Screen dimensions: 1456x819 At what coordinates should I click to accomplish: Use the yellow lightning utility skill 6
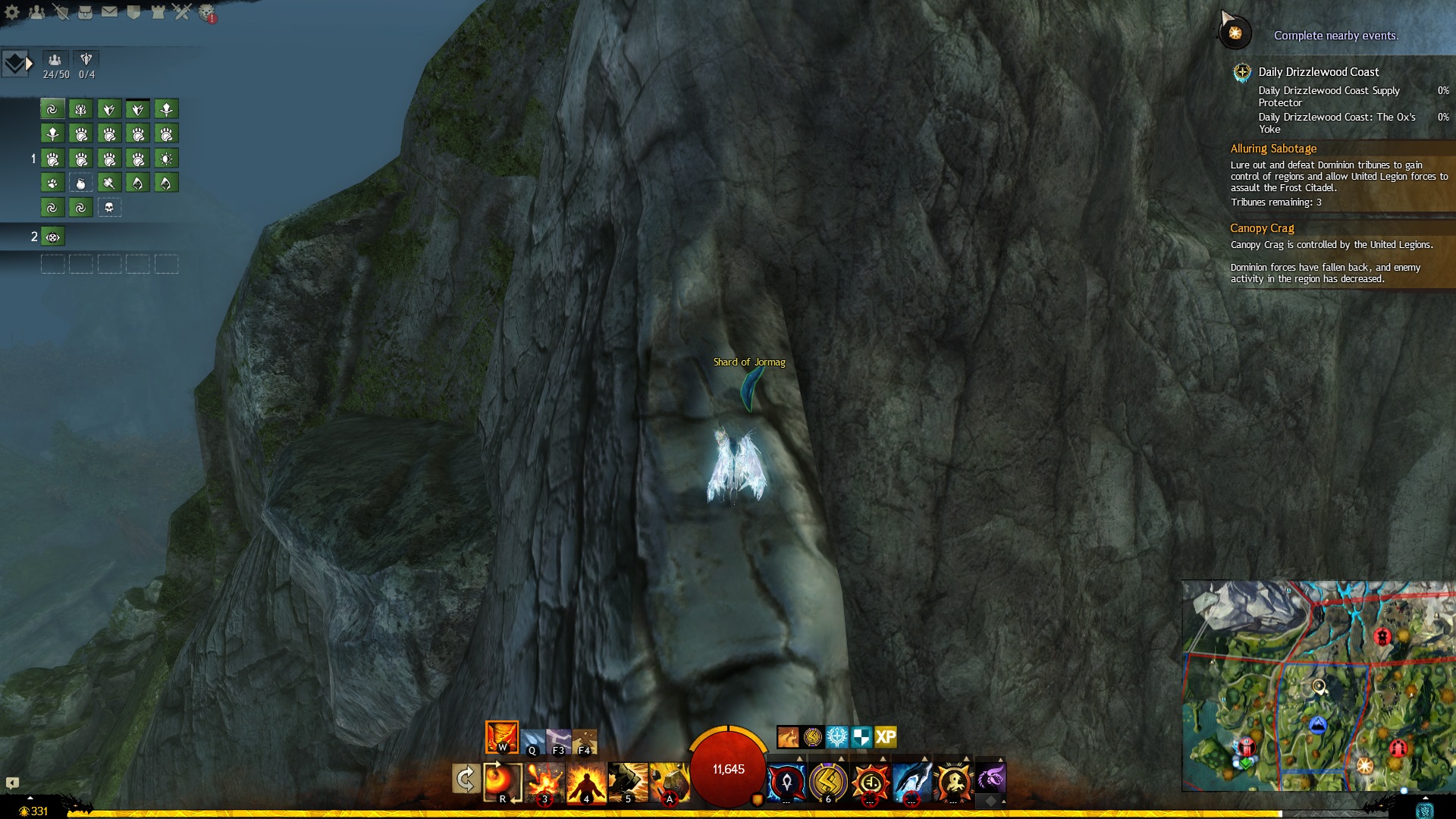point(828,783)
